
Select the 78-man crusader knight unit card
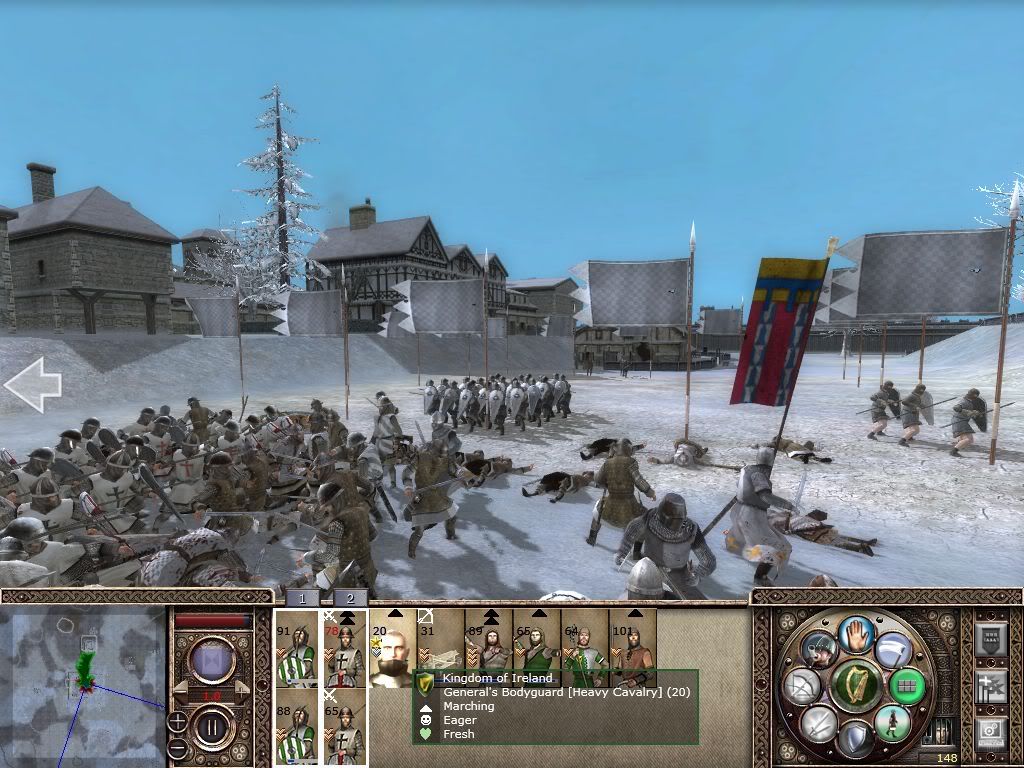[x=345, y=648]
